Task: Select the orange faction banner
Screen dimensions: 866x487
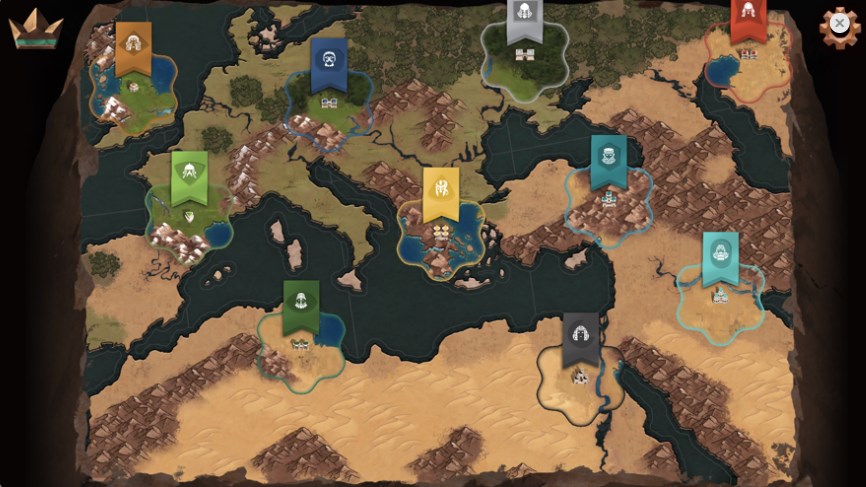Action: point(133,47)
